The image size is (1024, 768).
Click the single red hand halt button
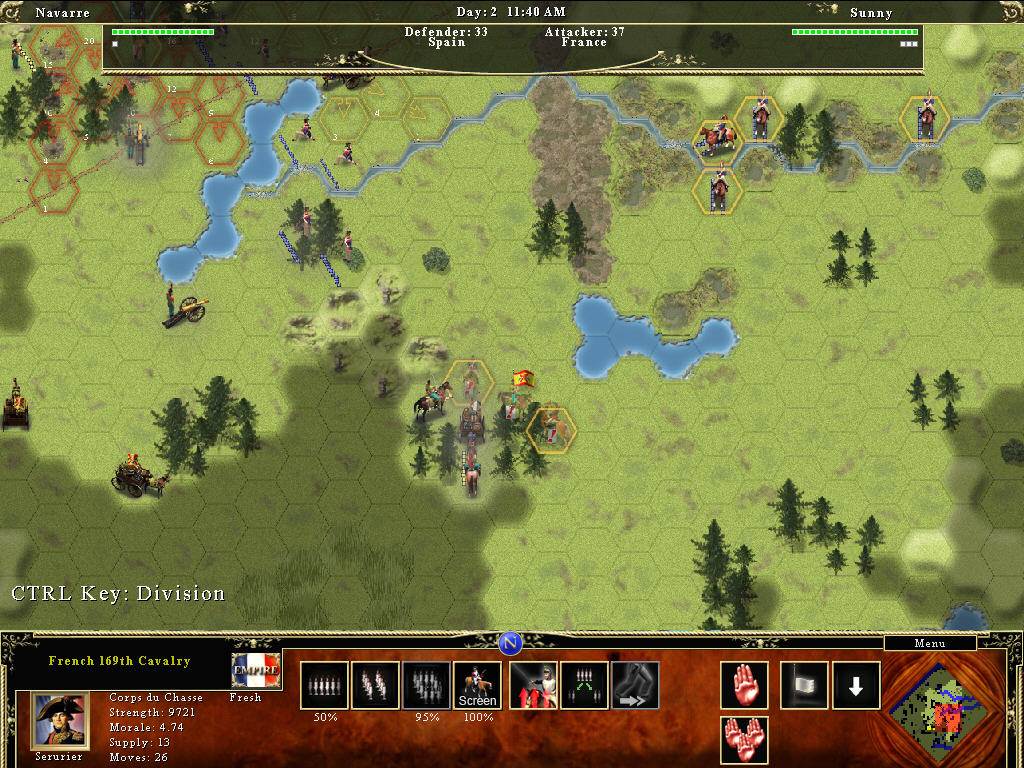[744, 686]
